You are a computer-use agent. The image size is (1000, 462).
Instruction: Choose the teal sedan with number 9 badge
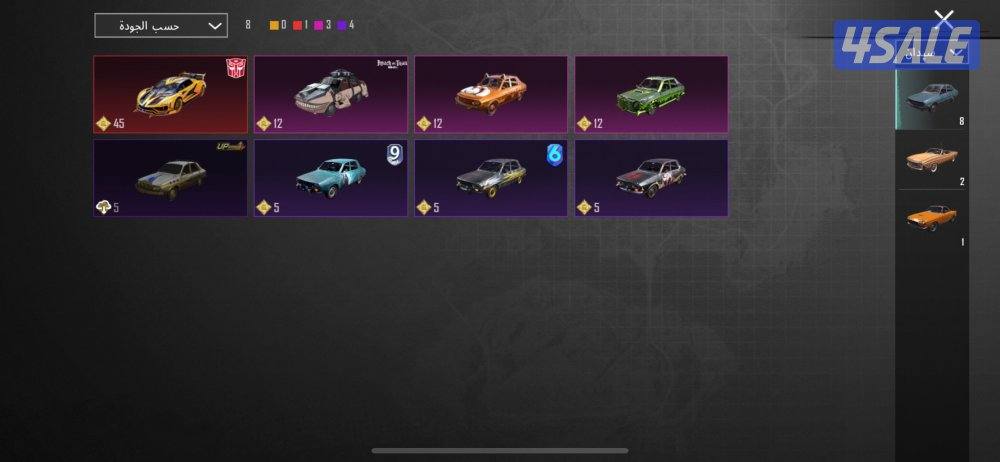point(330,178)
